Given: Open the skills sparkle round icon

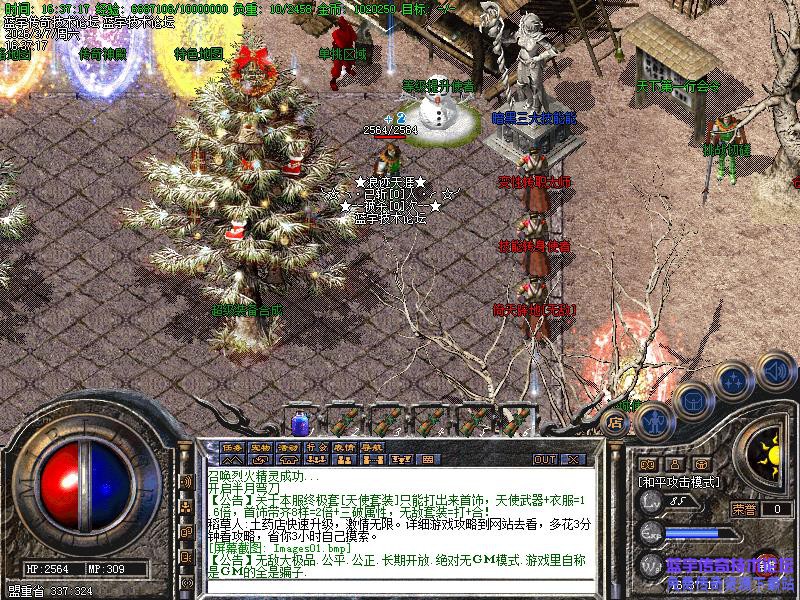Looking at the screenshot, I should tap(733, 380).
